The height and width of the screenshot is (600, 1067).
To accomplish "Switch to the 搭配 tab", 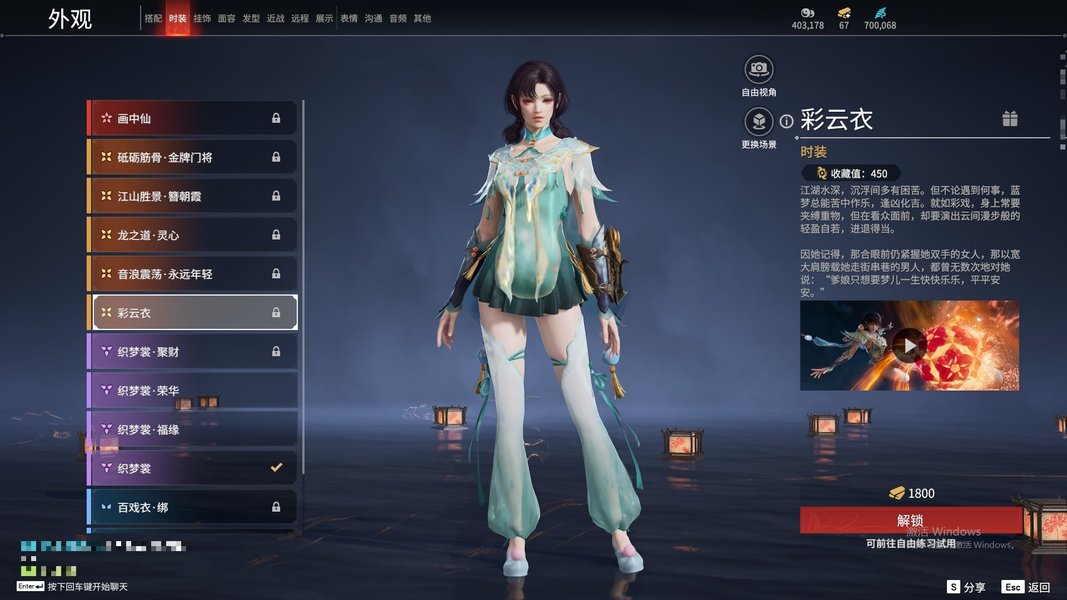I will (x=153, y=18).
